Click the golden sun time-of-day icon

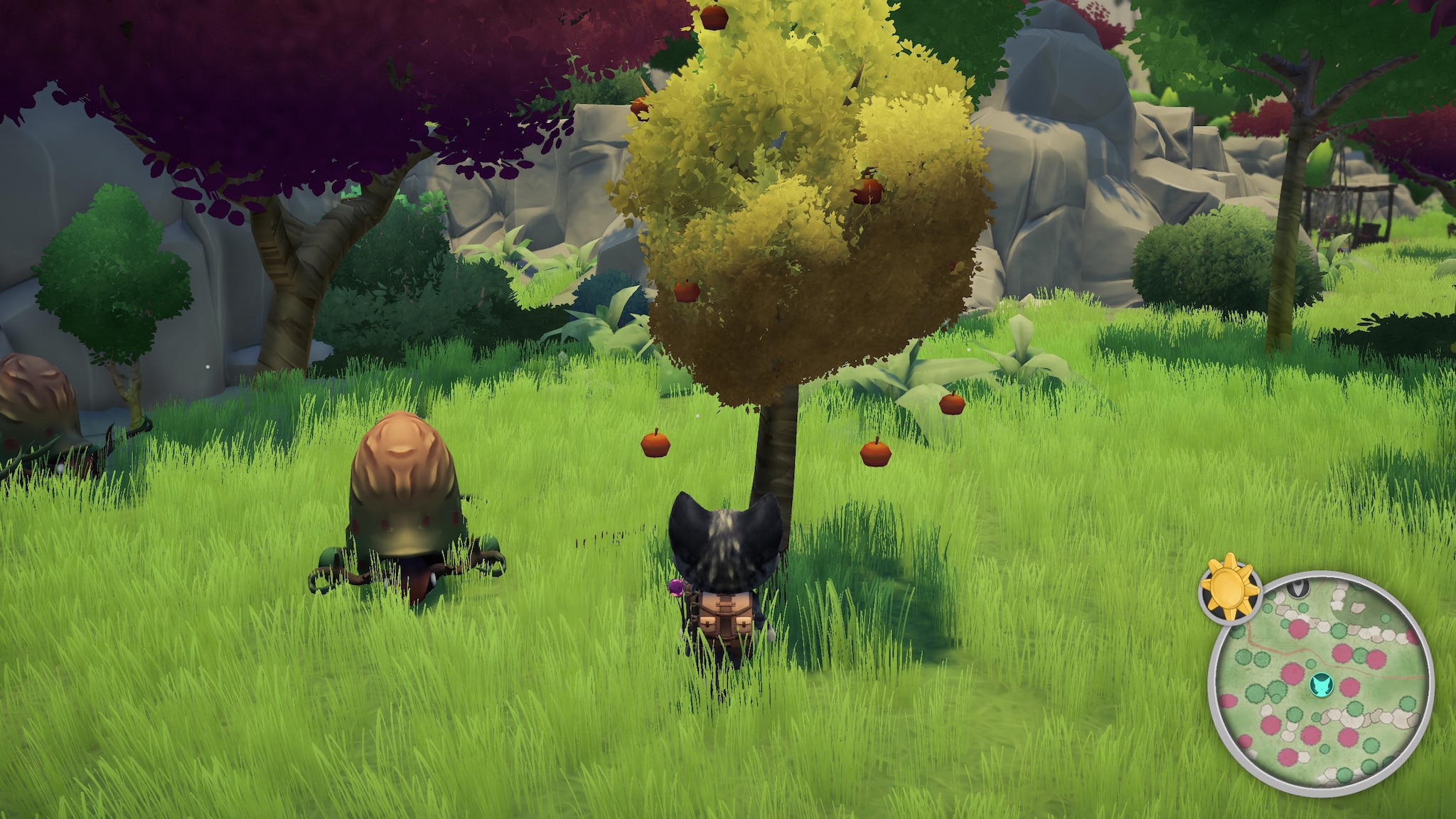1229,587
